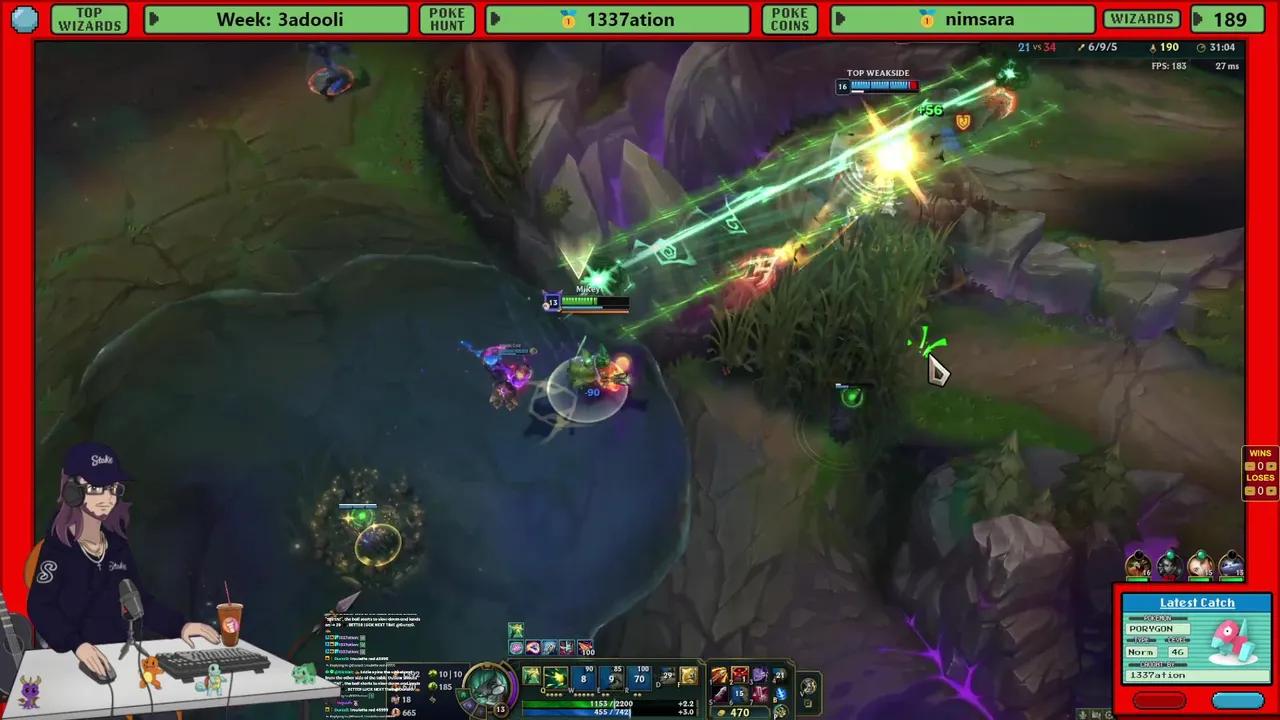1280x720 pixels.
Task: Increment the WINS counter with its plus arrow
Action: coord(1271,466)
